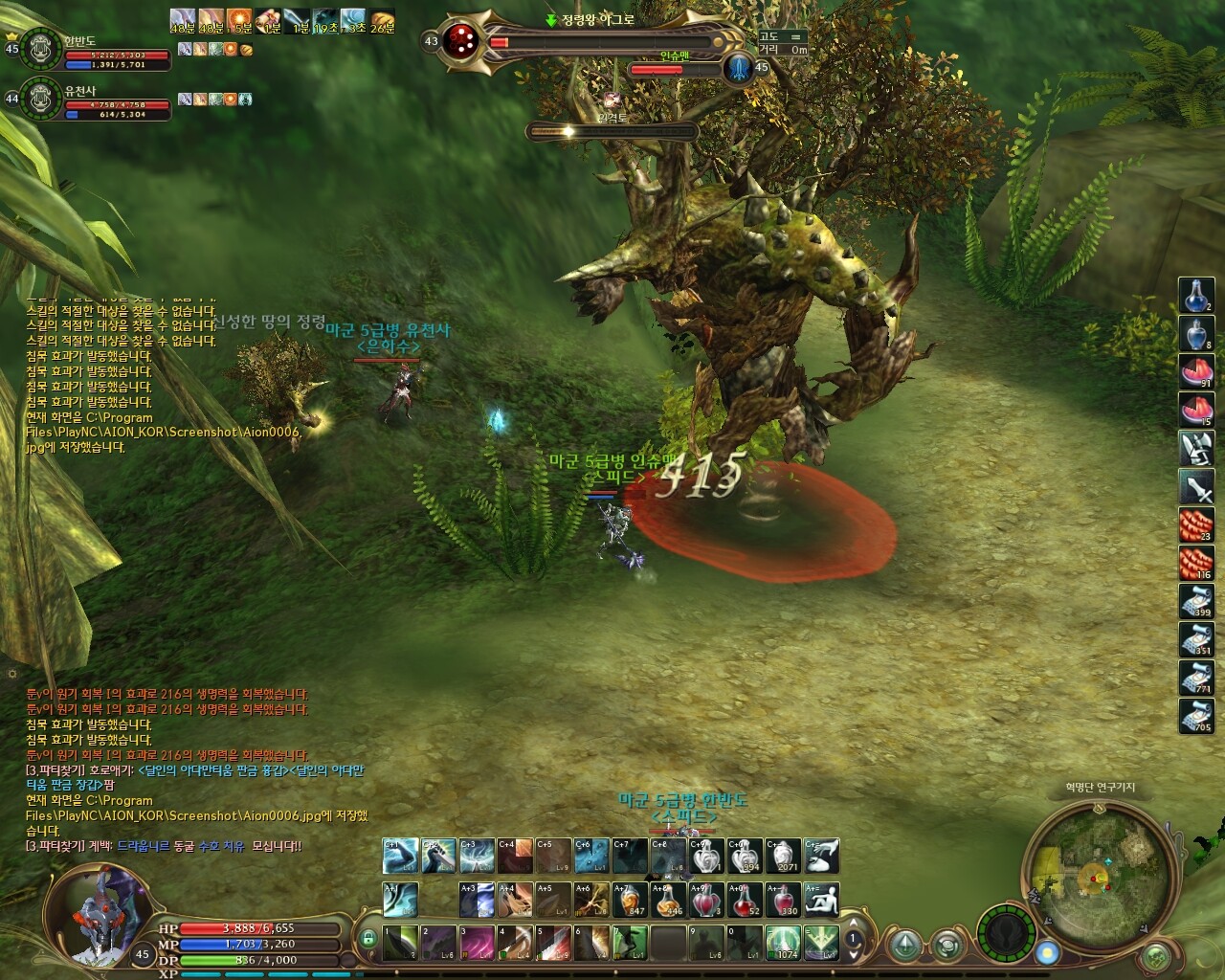Screen dimensions: 1225x980
Task: Use the orange potion stack of 446
Action: [x=668, y=900]
